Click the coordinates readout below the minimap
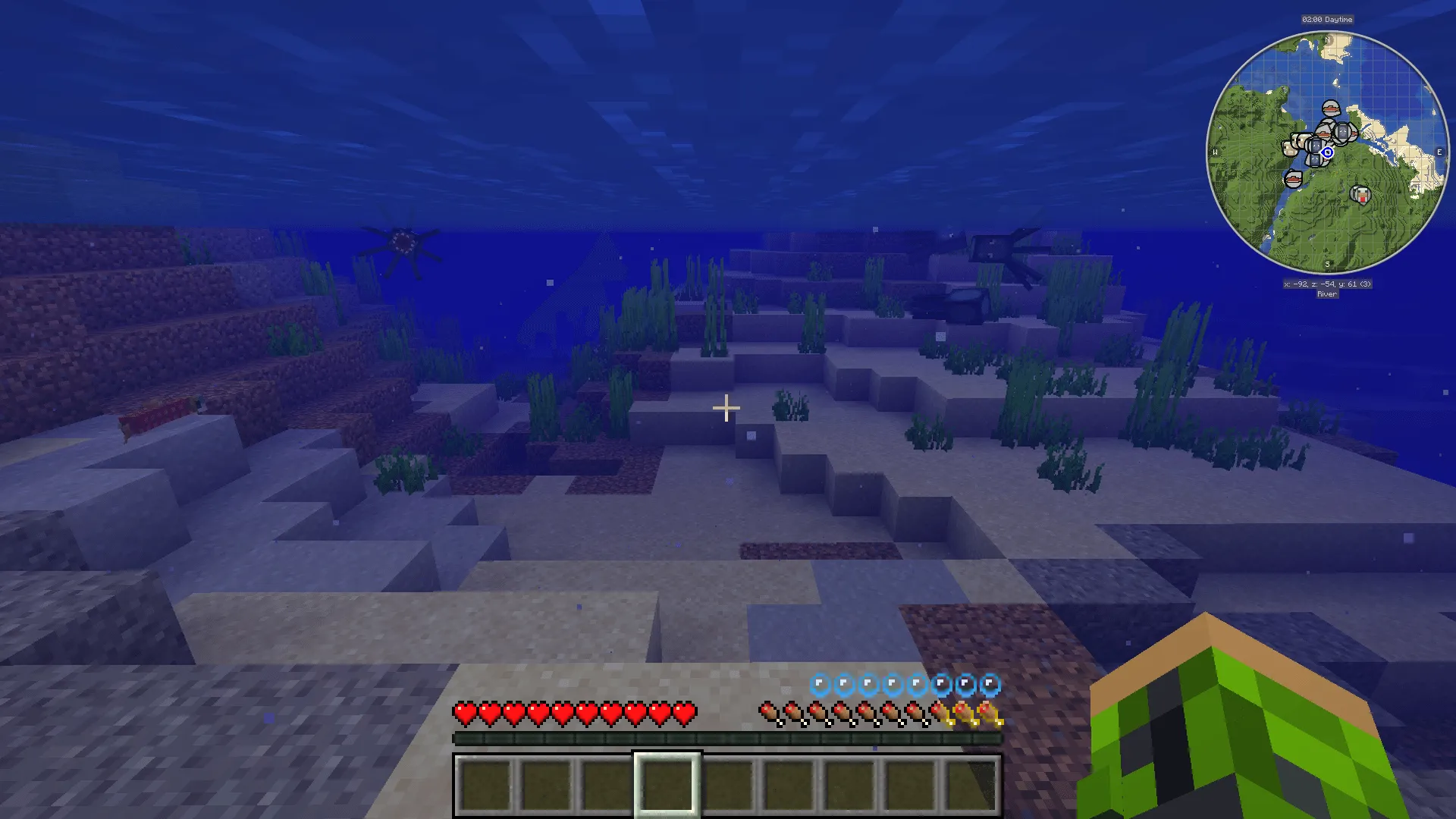Image resolution: width=1456 pixels, height=819 pixels. pyautogui.click(x=1327, y=283)
